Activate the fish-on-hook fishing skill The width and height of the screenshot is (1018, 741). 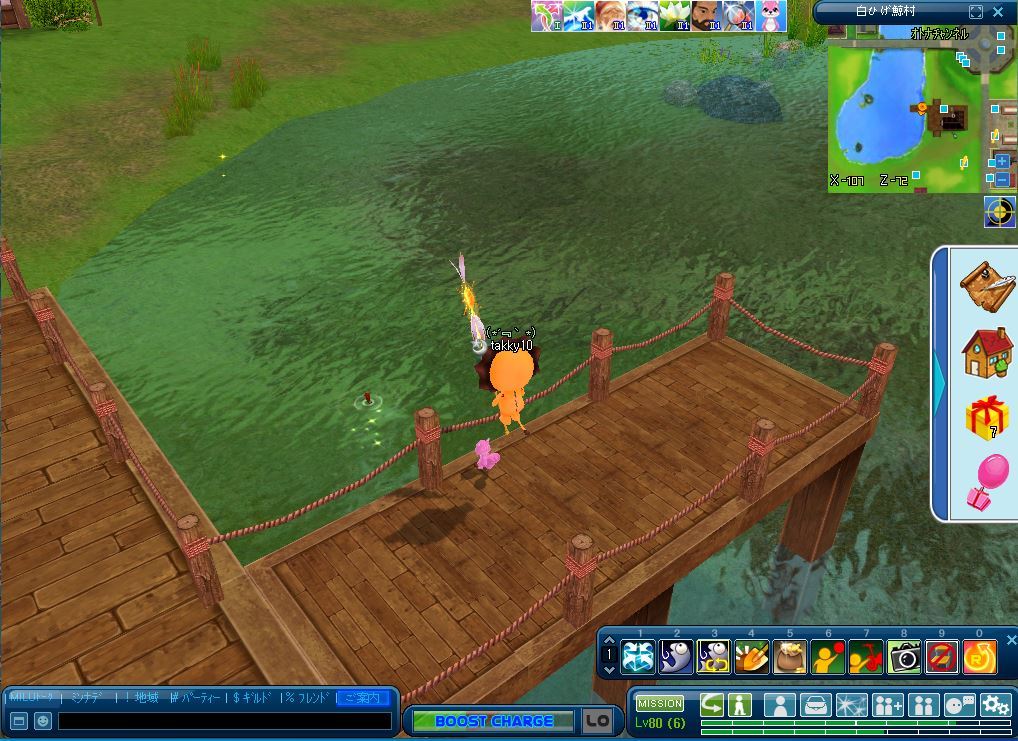(x=676, y=657)
